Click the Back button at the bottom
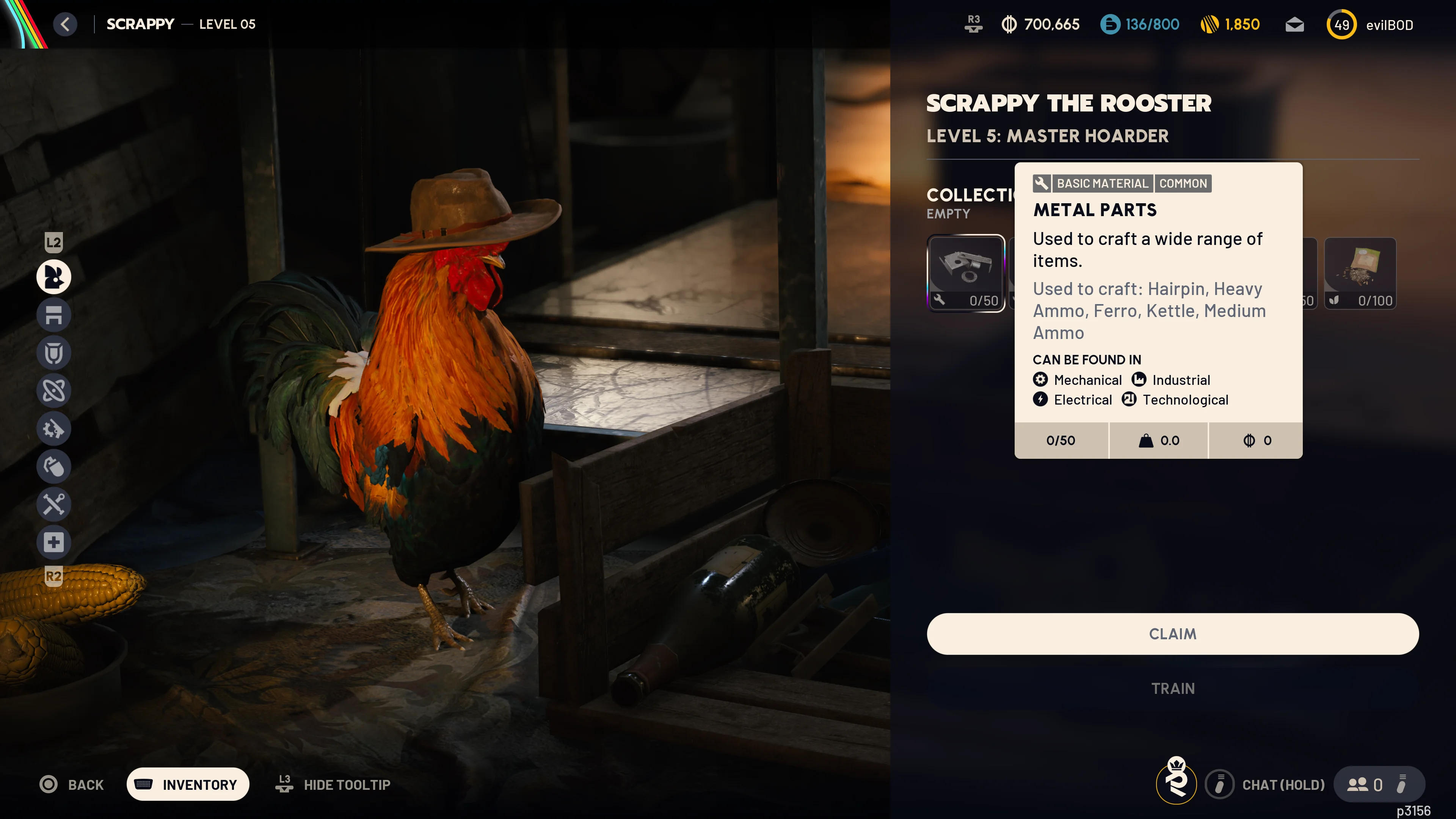Image resolution: width=1456 pixels, height=819 pixels. pyautogui.click(x=72, y=784)
